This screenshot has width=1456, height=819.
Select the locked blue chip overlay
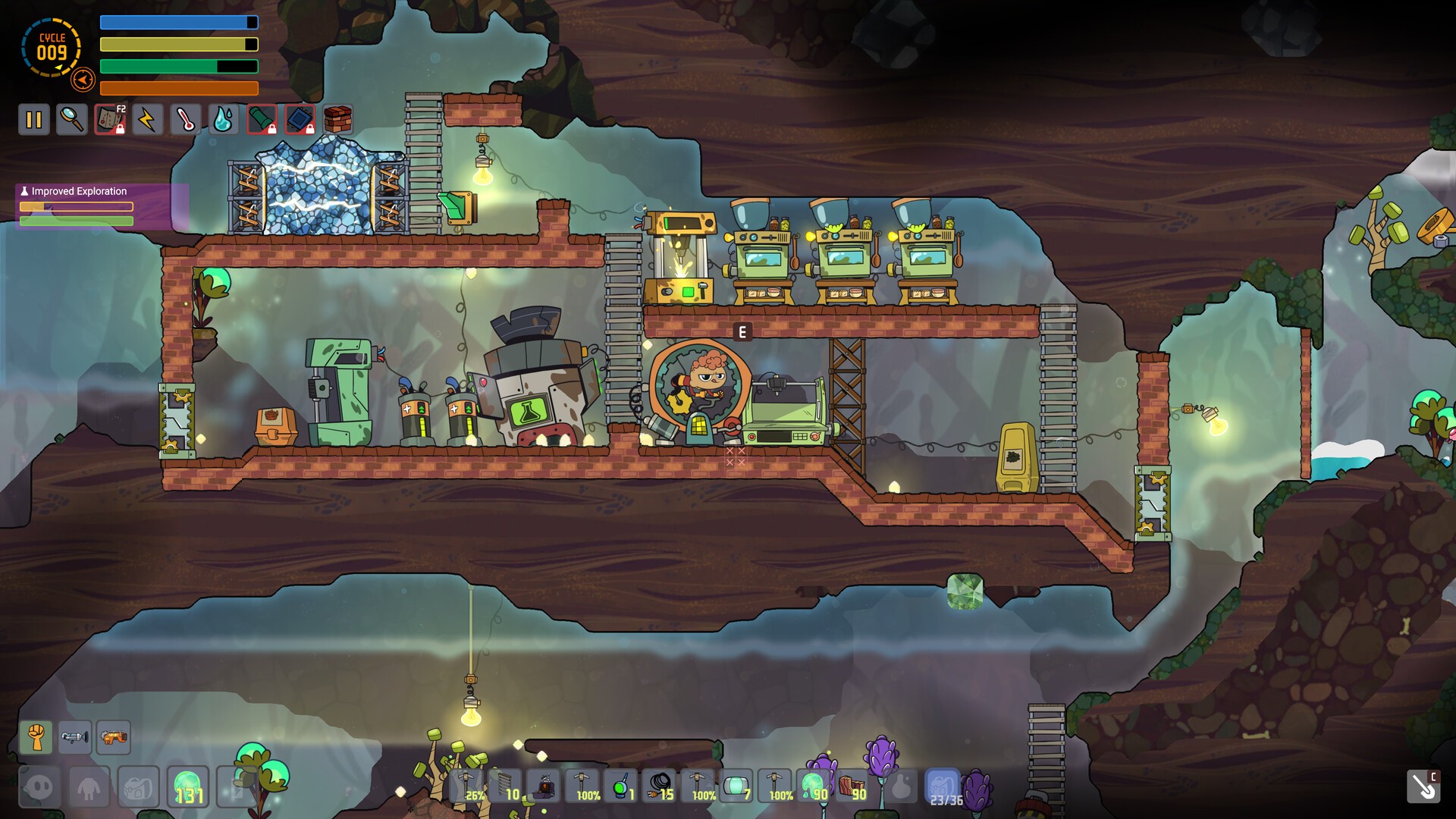(300, 120)
